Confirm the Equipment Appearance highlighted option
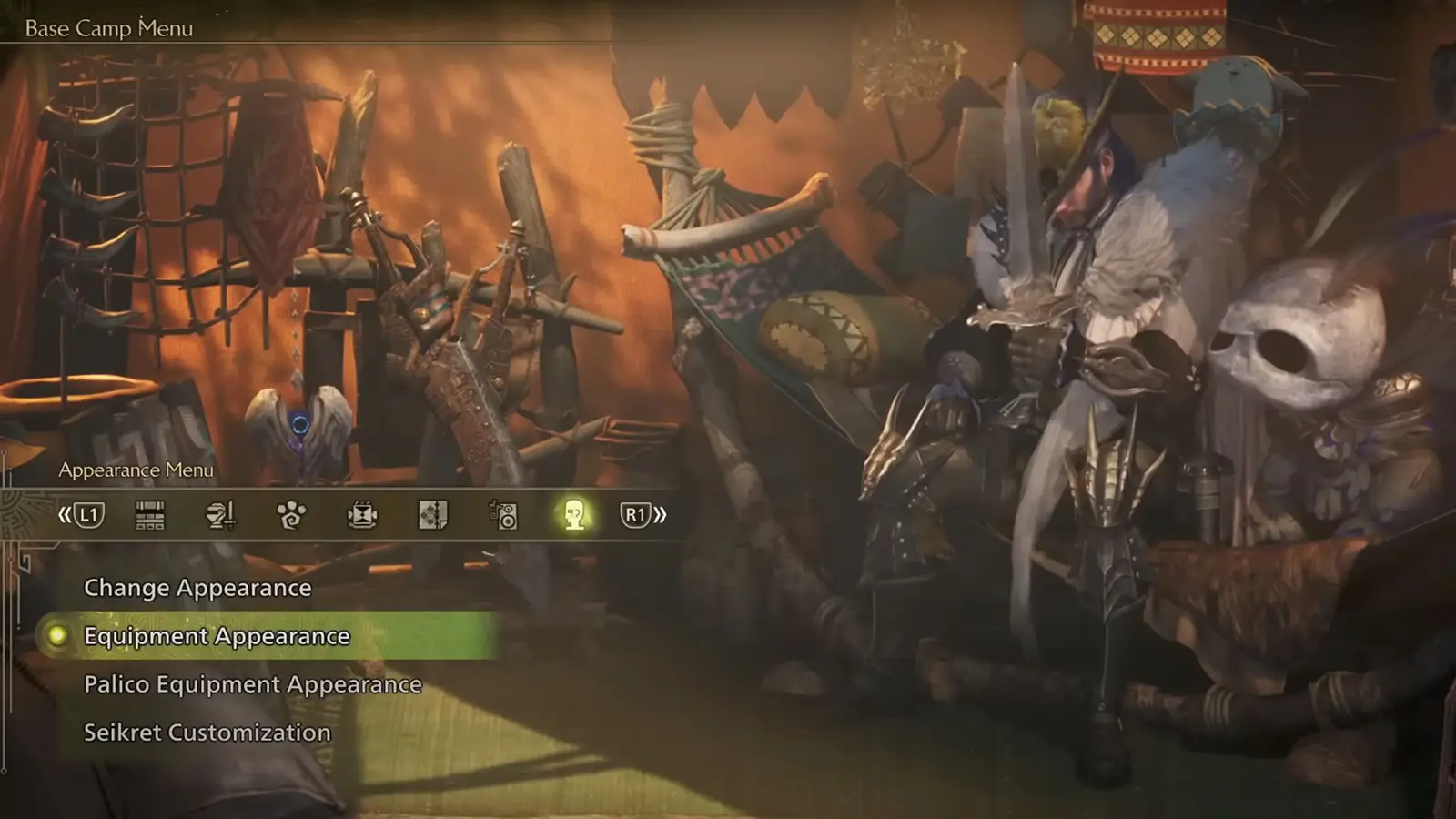 coord(215,636)
